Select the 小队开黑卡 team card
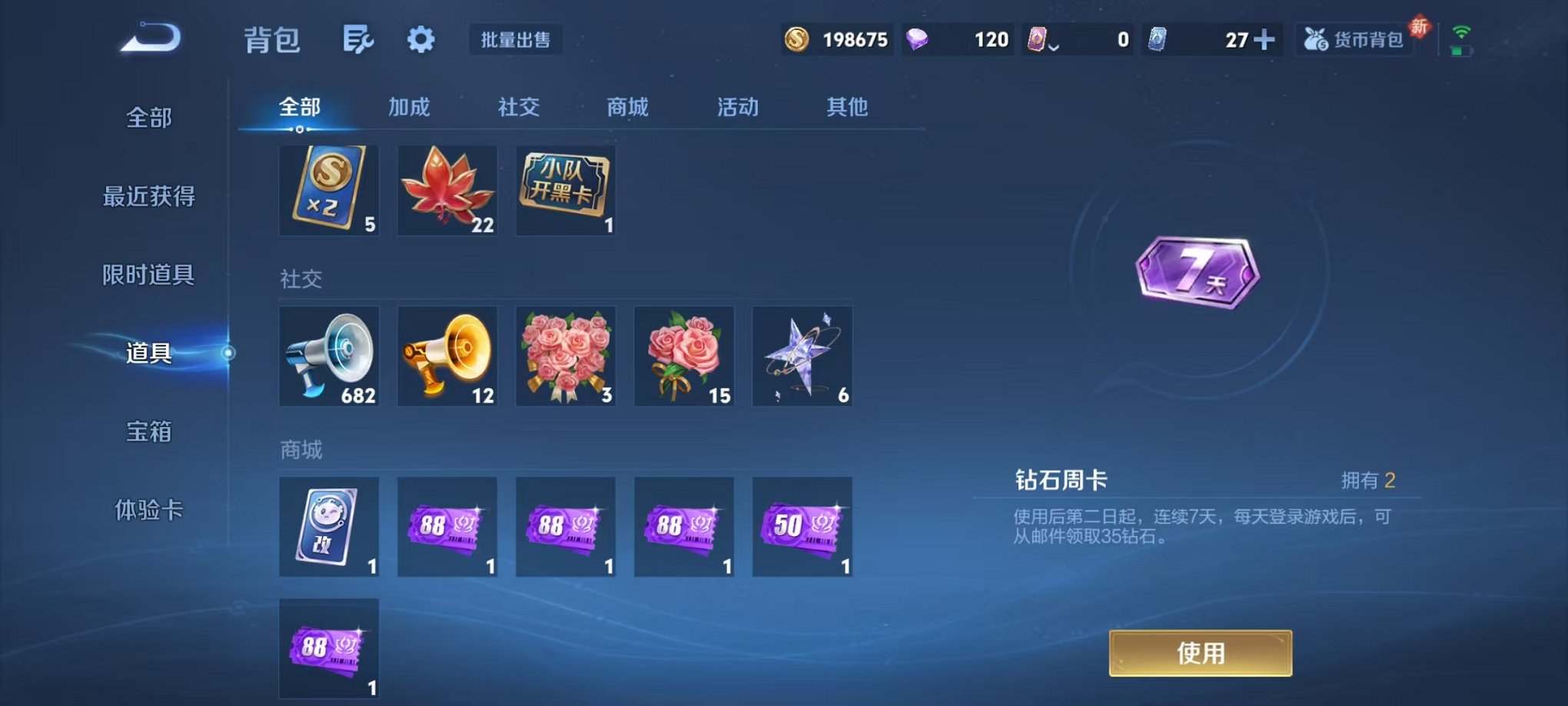Image resolution: width=1568 pixels, height=706 pixels. coord(566,189)
